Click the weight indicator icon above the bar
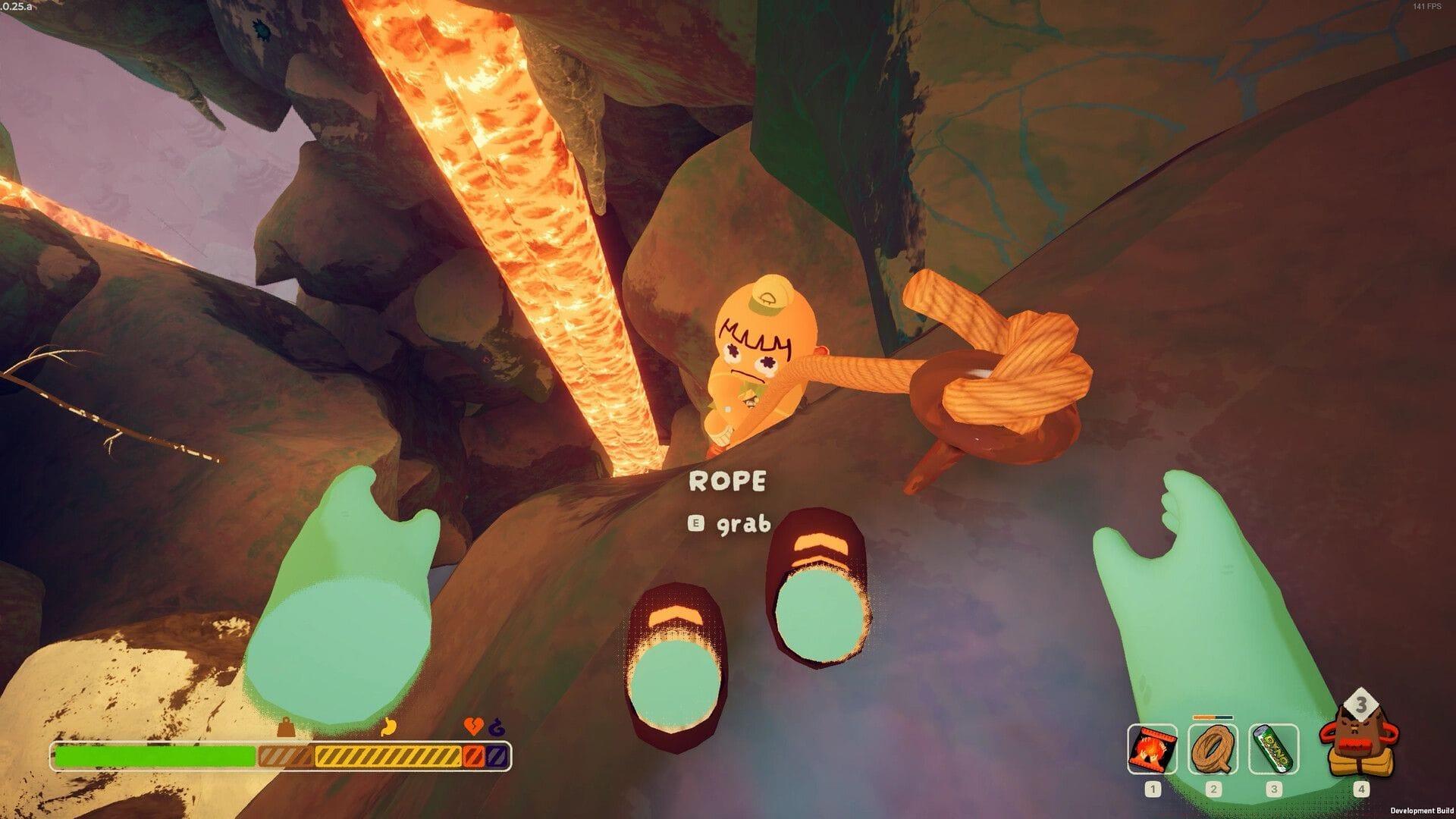1456x819 pixels. click(284, 727)
